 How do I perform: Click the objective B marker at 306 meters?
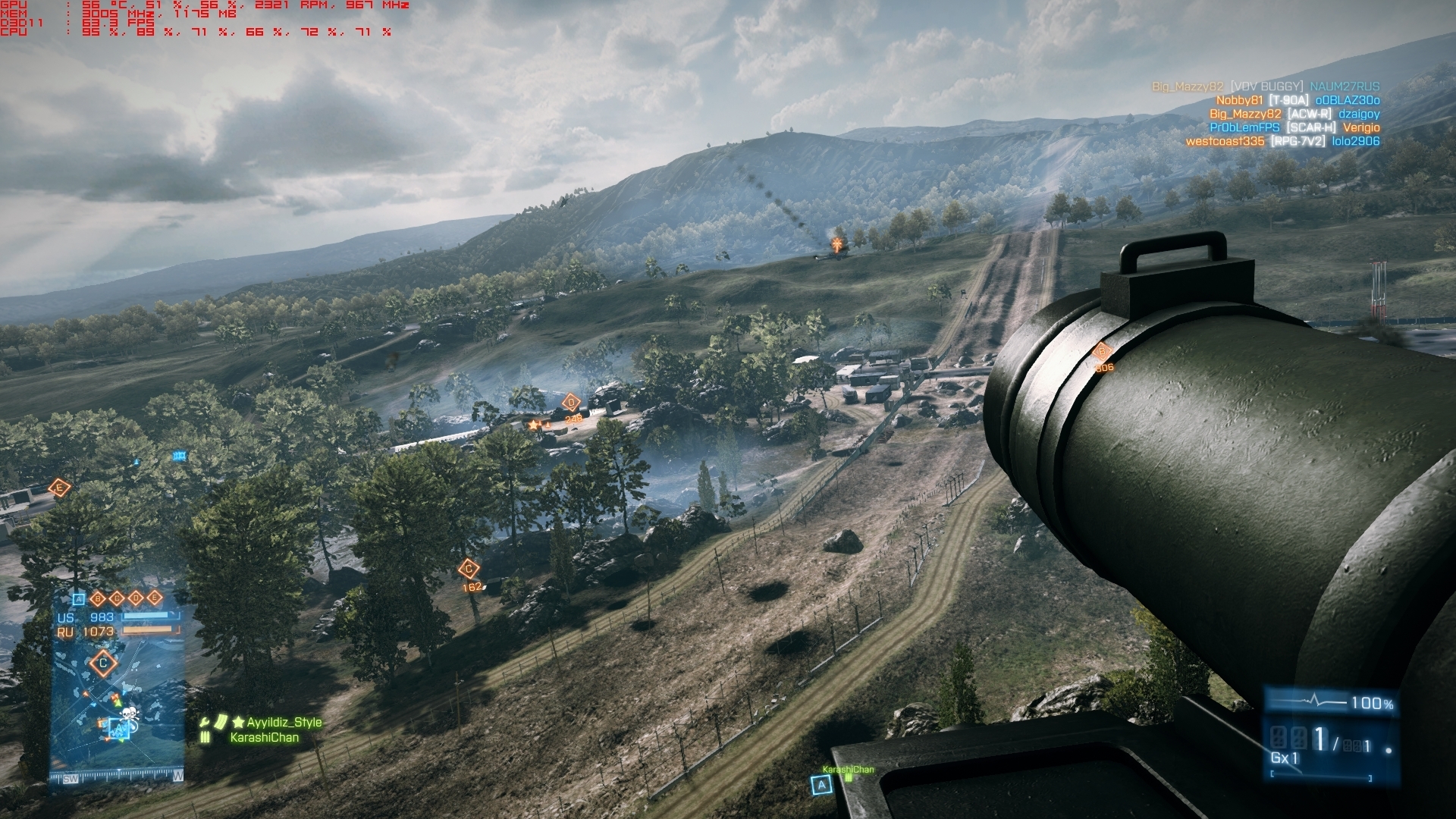pos(1102,352)
